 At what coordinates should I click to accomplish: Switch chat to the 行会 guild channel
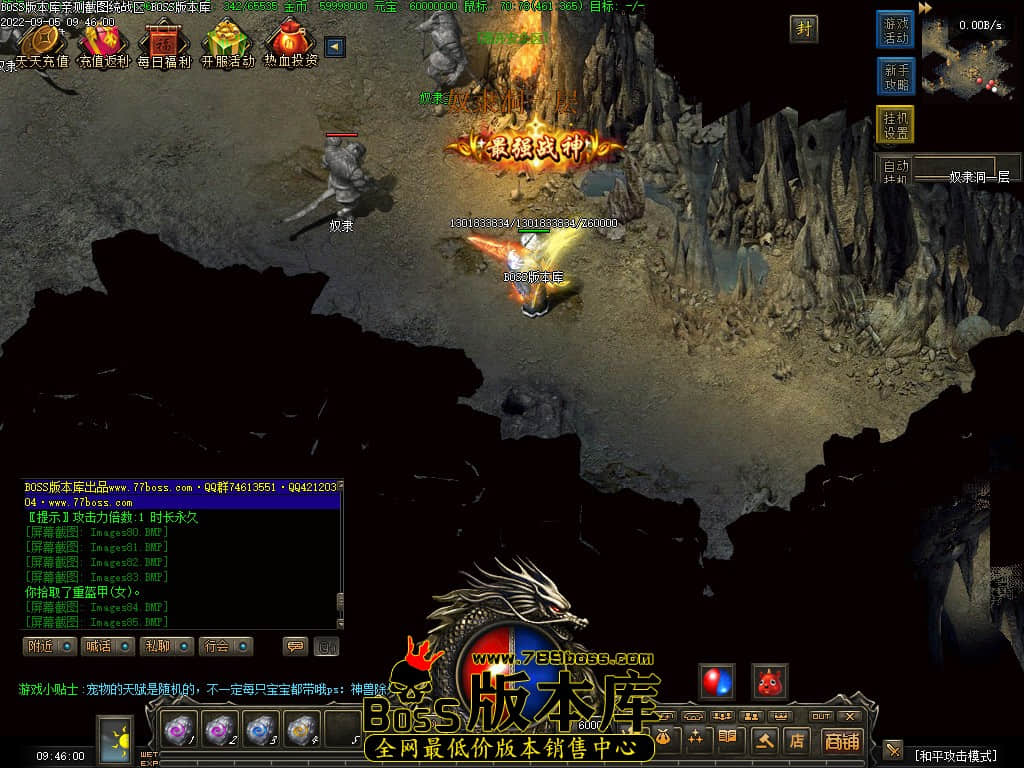[x=225, y=646]
